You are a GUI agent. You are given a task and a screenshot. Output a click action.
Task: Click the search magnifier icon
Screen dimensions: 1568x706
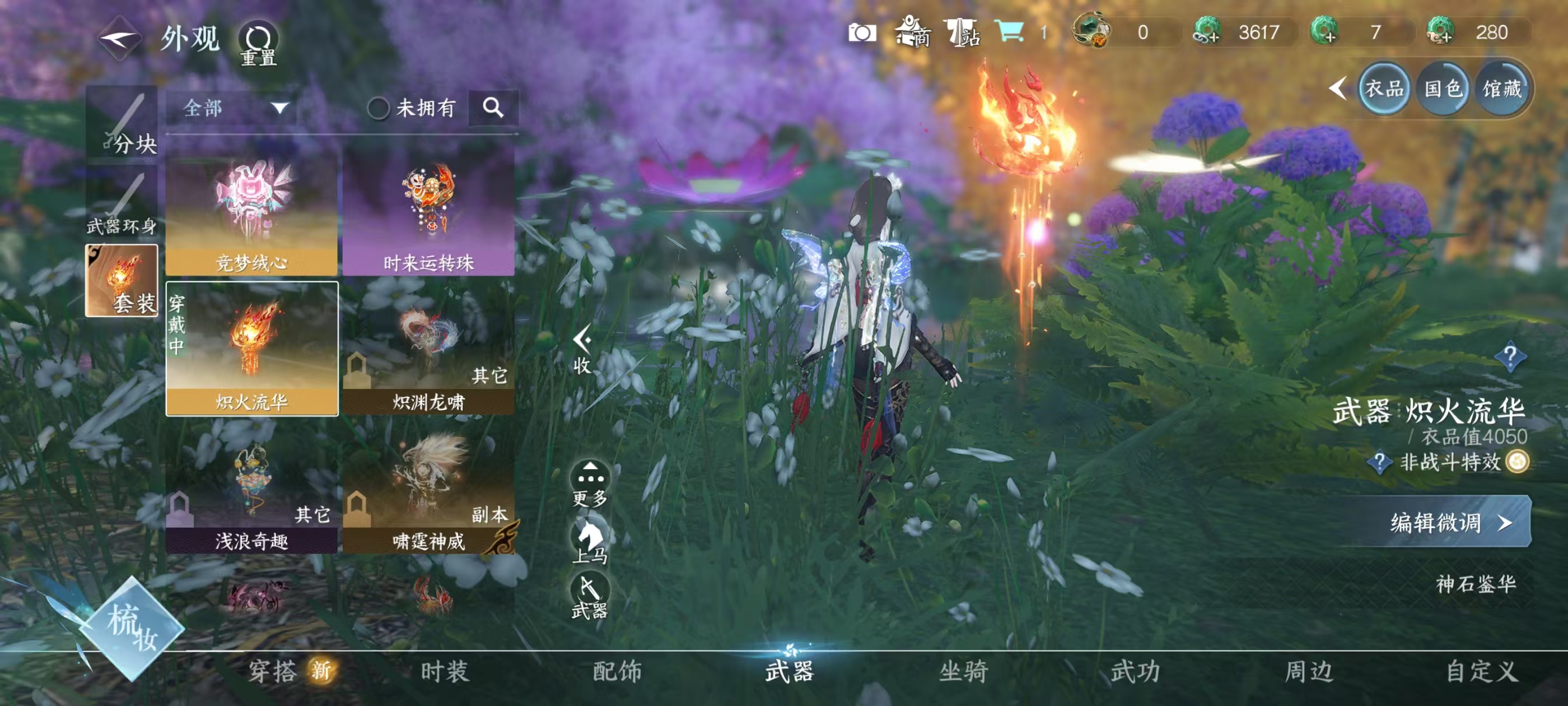(x=496, y=108)
